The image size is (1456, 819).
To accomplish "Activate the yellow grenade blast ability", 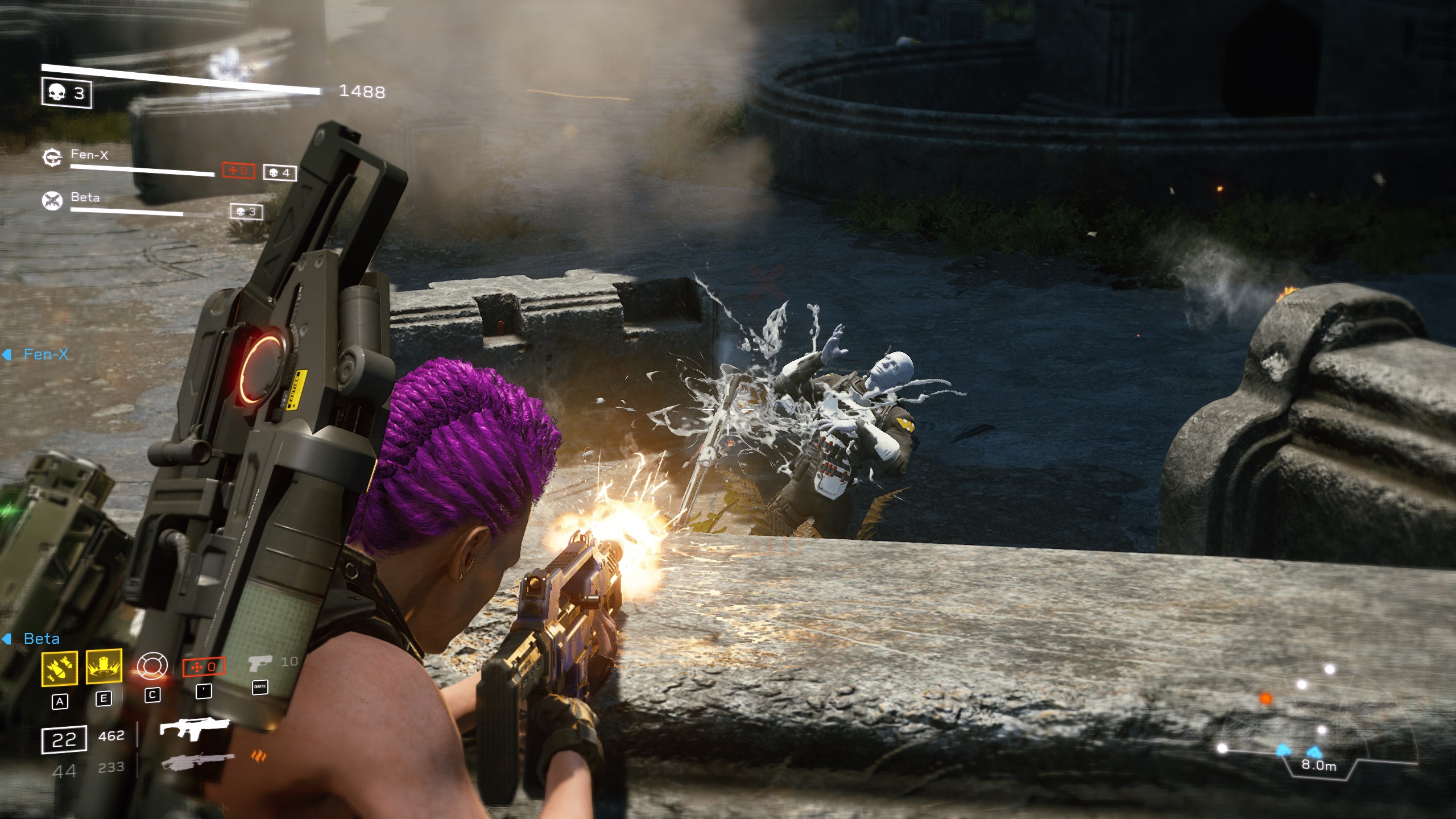I will coord(104,666).
